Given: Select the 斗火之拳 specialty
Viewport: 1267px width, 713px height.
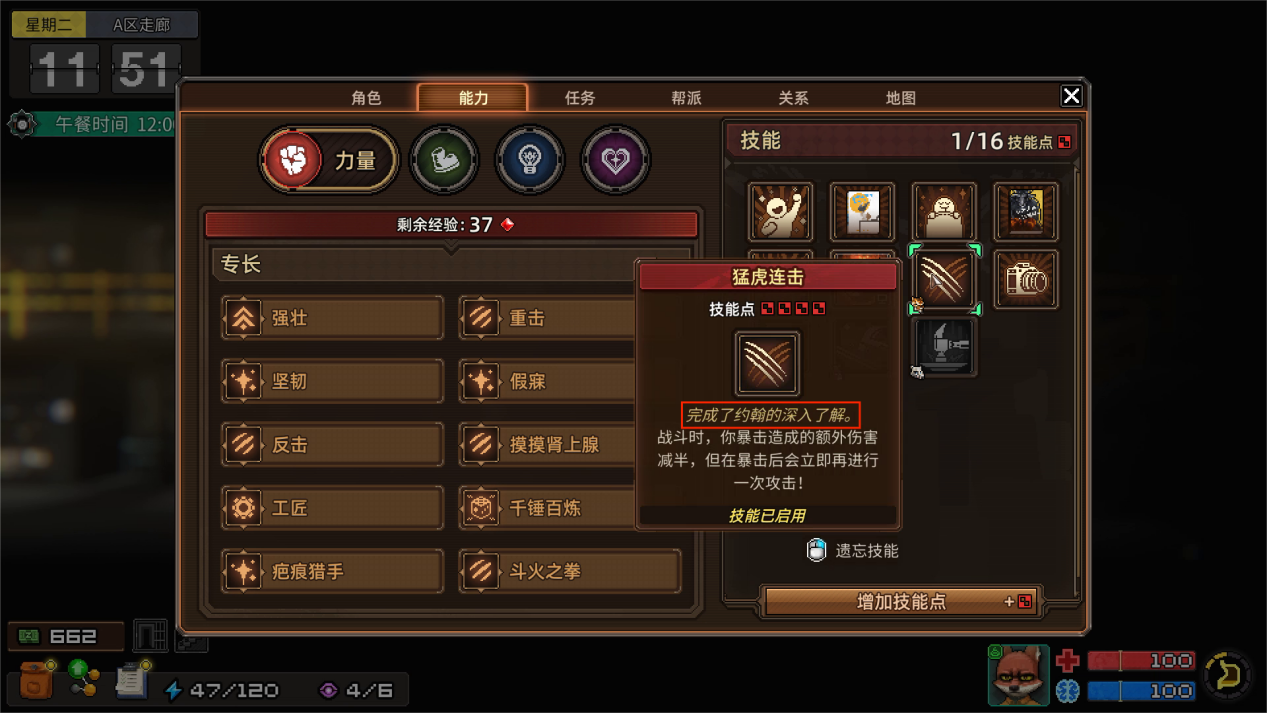Looking at the screenshot, I should (570, 571).
